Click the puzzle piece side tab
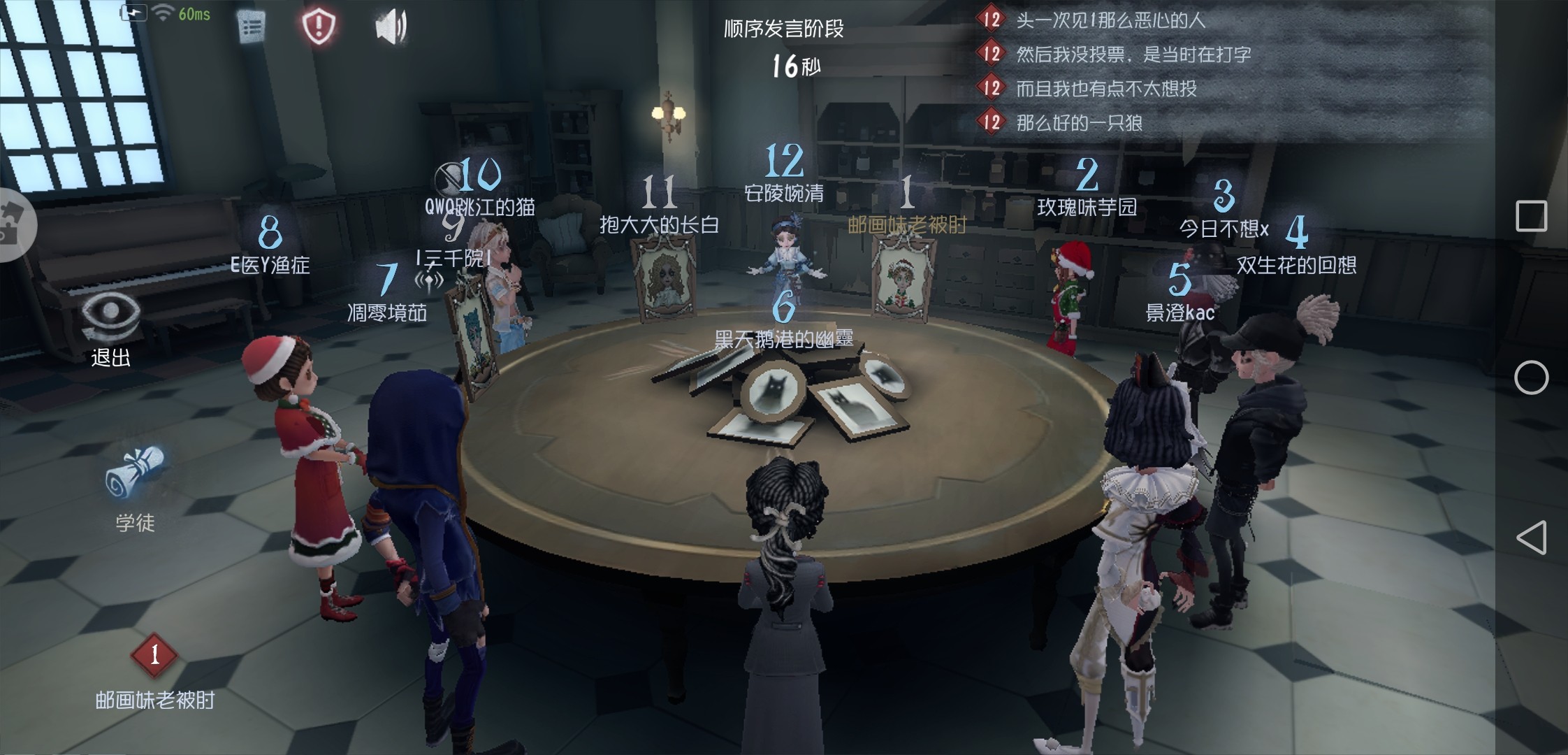The width and height of the screenshot is (1568, 755). coord(13,224)
